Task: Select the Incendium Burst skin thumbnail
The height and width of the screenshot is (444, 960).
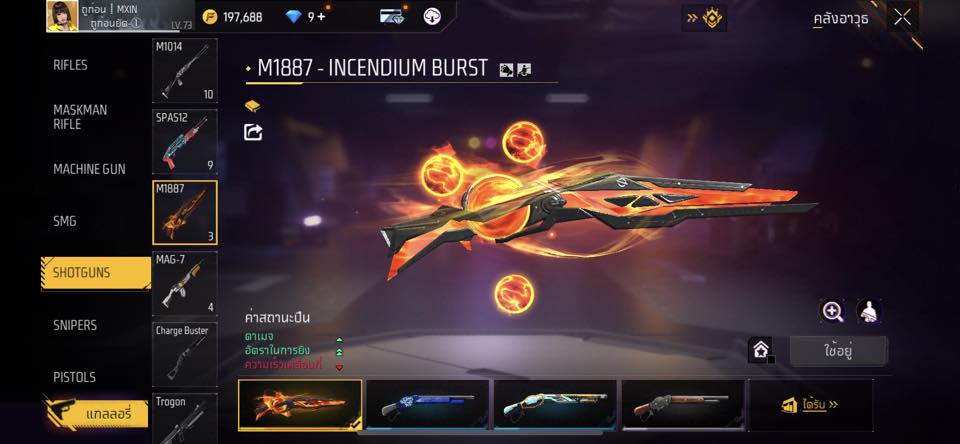Action: pyautogui.click(x=300, y=405)
